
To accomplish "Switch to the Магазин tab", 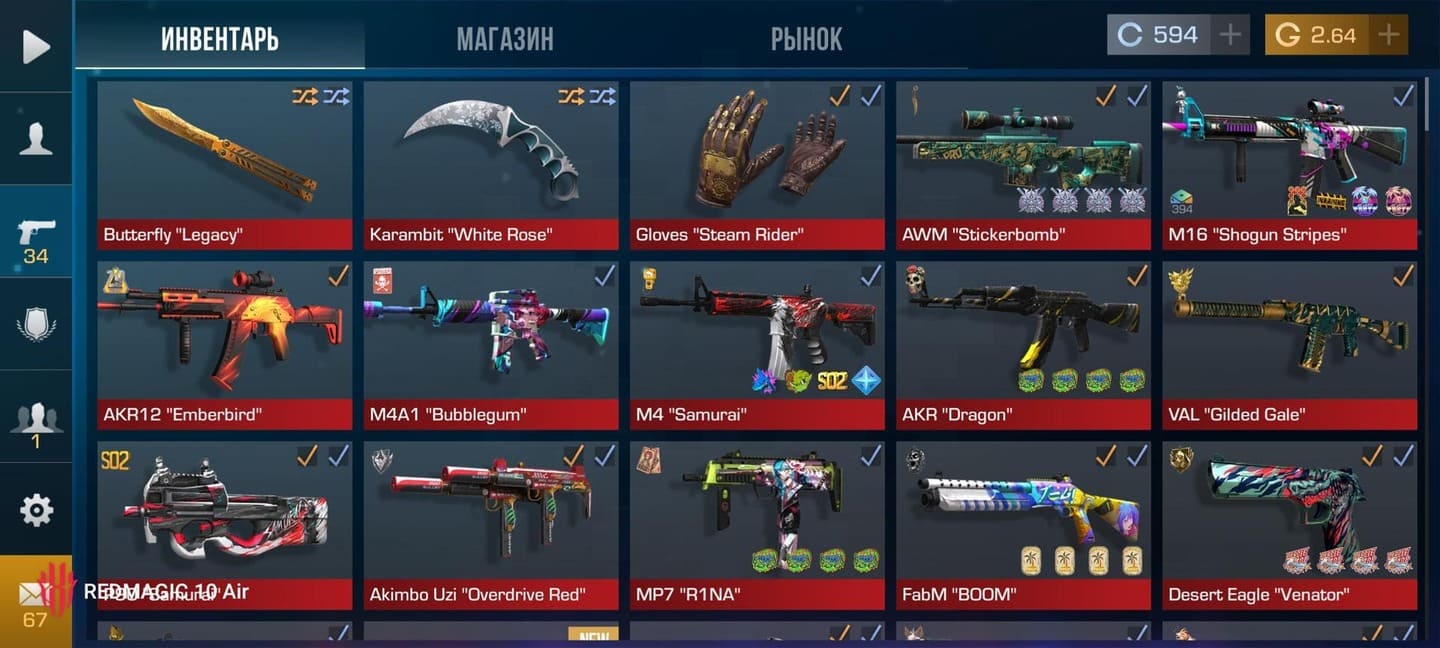I will coord(505,39).
